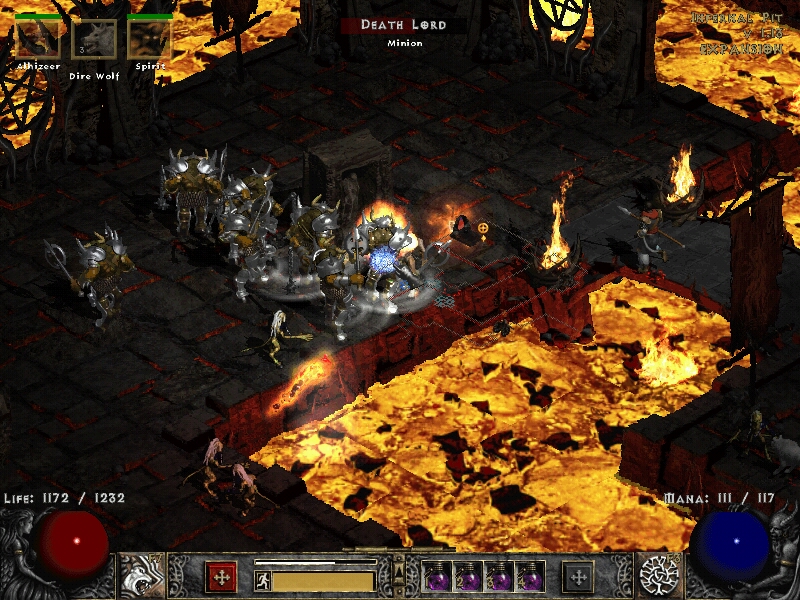The height and width of the screenshot is (600, 800).
Task: Select the Spirit summon portrait
Action: 150,40
